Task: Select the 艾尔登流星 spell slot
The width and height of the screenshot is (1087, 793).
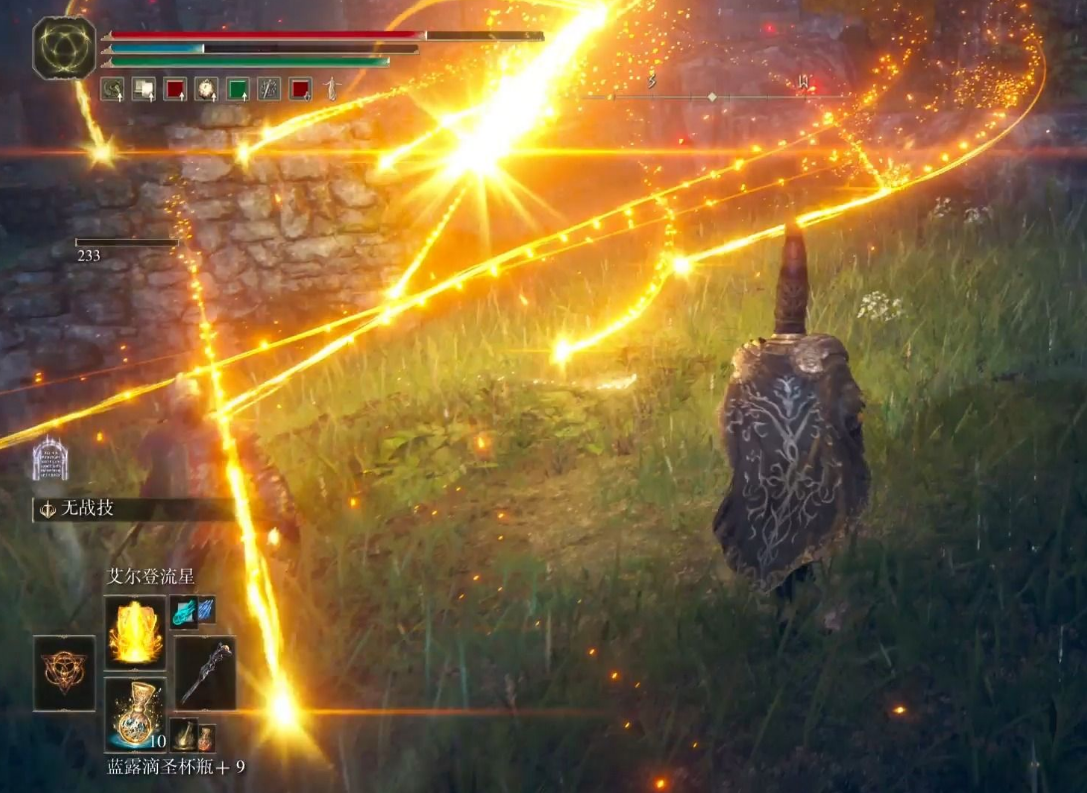Action: pyautogui.click(x=135, y=632)
